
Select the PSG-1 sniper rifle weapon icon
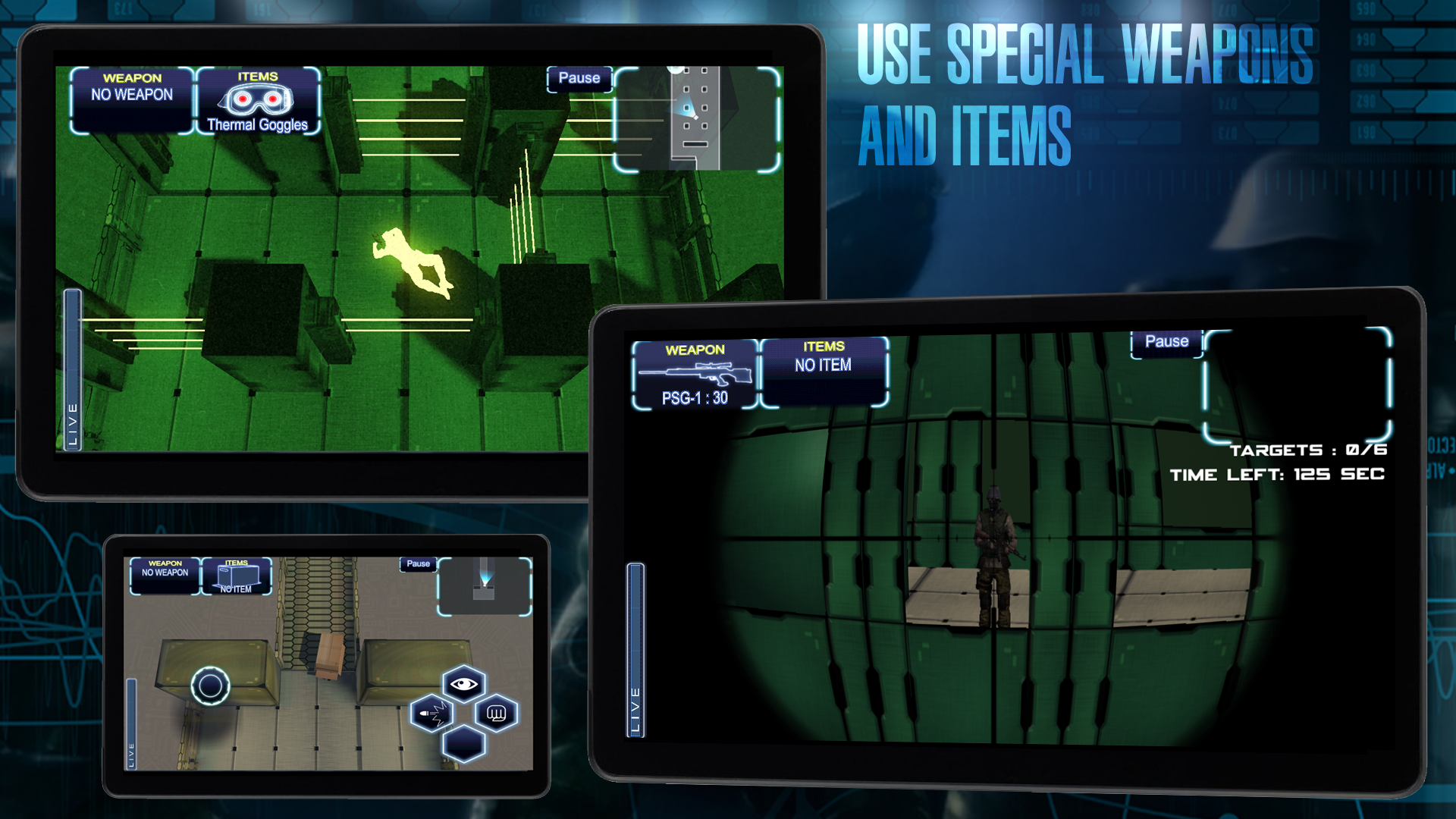(x=695, y=372)
